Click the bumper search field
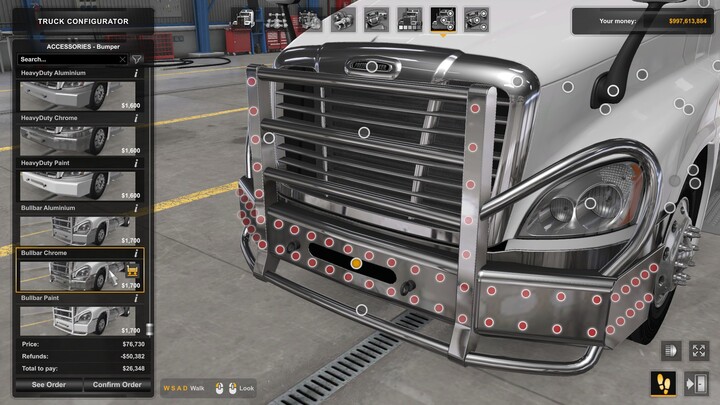Image resolution: width=720 pixels, height=405 pixels. coord(70,60)
